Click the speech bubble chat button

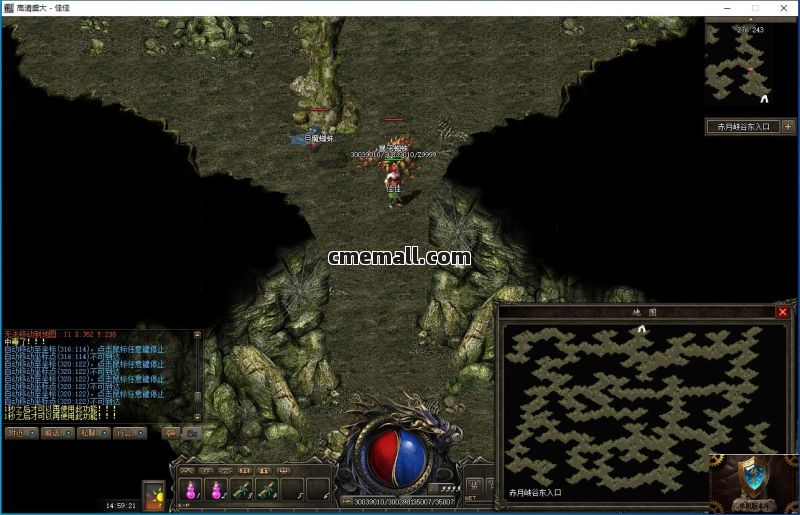170,433
